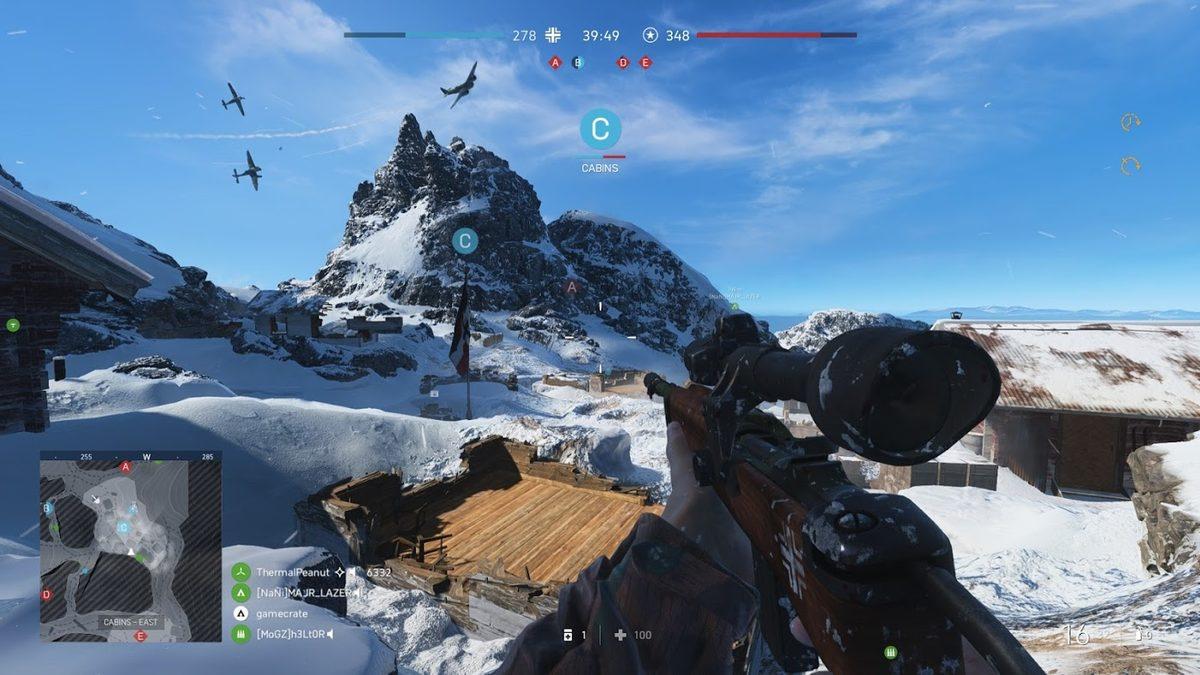Viewport: 1200px width, 675px height.
Task: Click the German team cross emblem
Action: click(x=553, y=35)
